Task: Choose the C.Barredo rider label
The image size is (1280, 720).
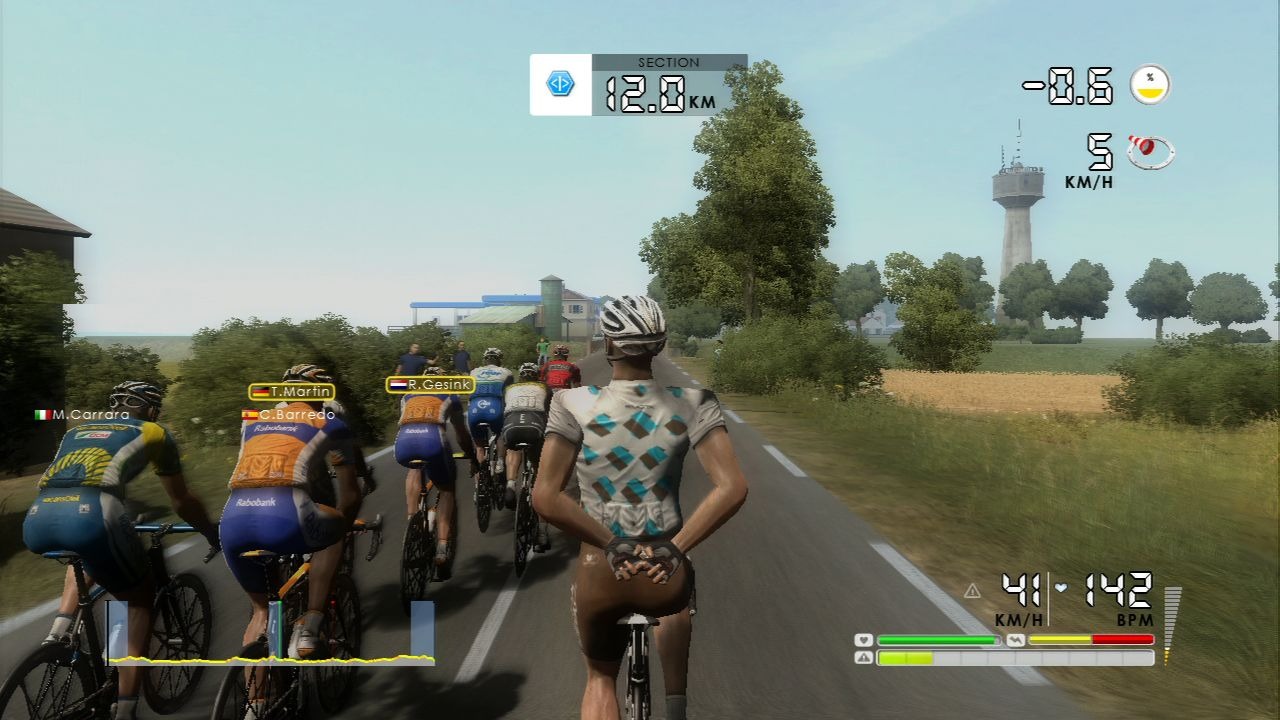Action: [x=288, y=414]
